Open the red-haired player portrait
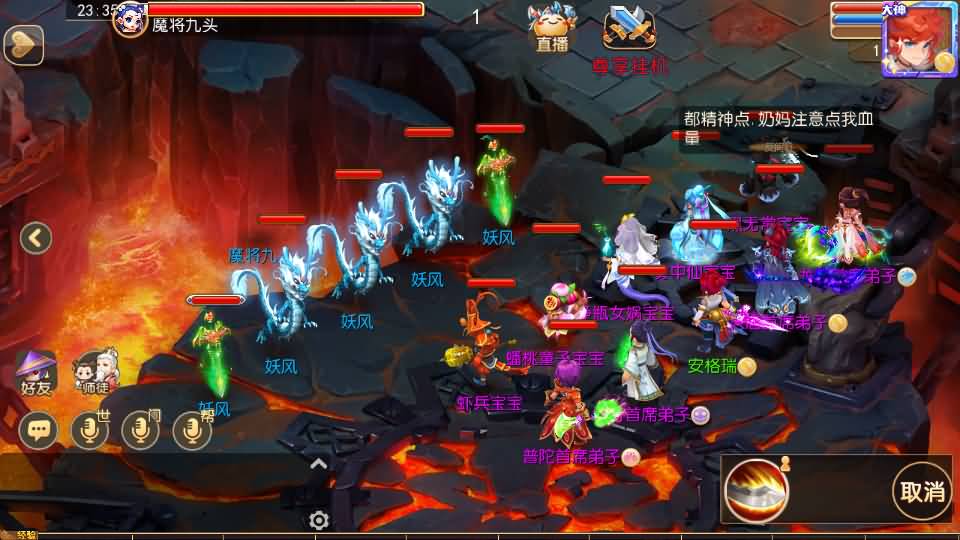This screenshot has width=960, height=540. (918, 39)
